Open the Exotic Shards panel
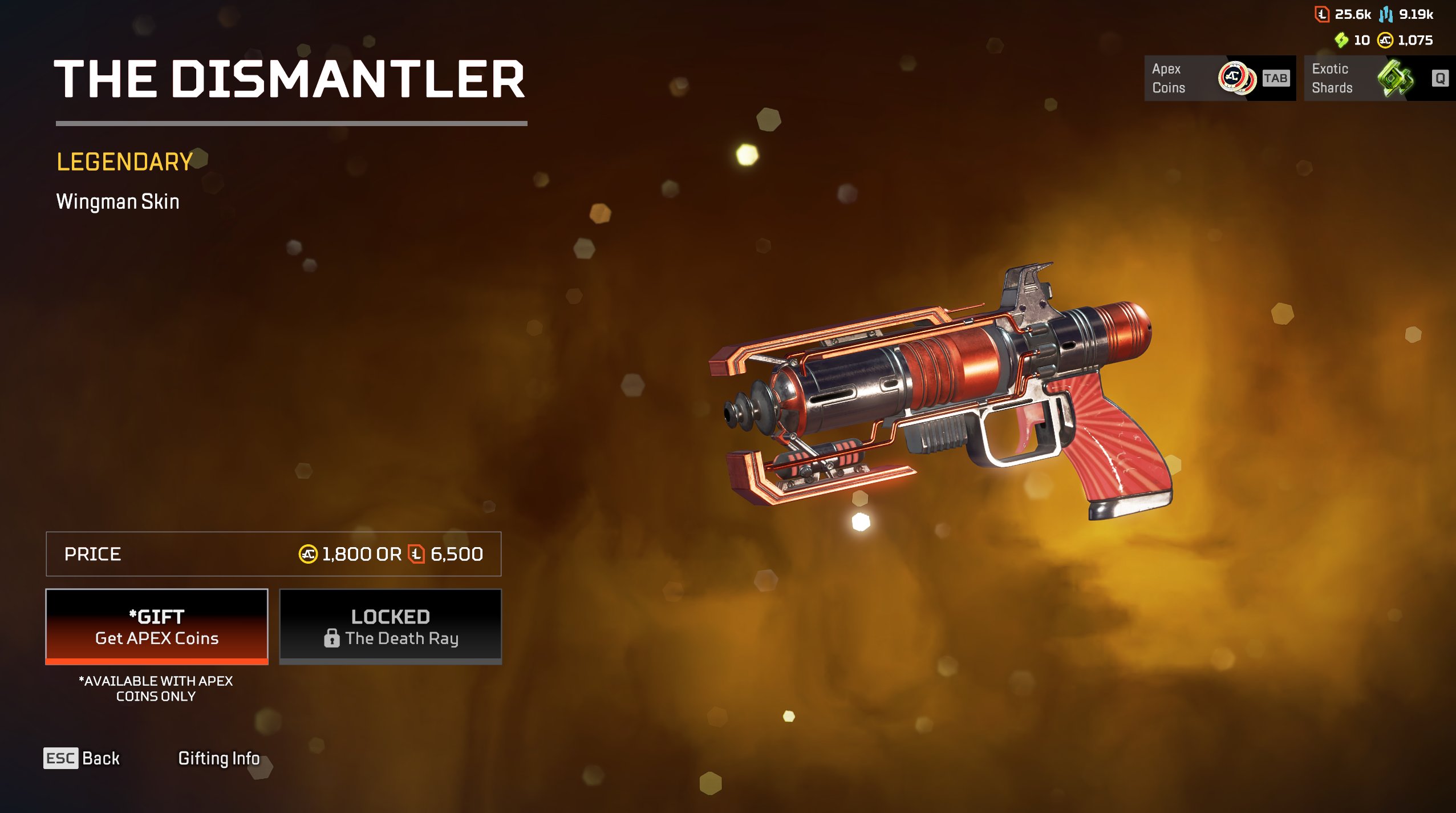This screenshot has height=813, width=1456. tap(1379, 78)
